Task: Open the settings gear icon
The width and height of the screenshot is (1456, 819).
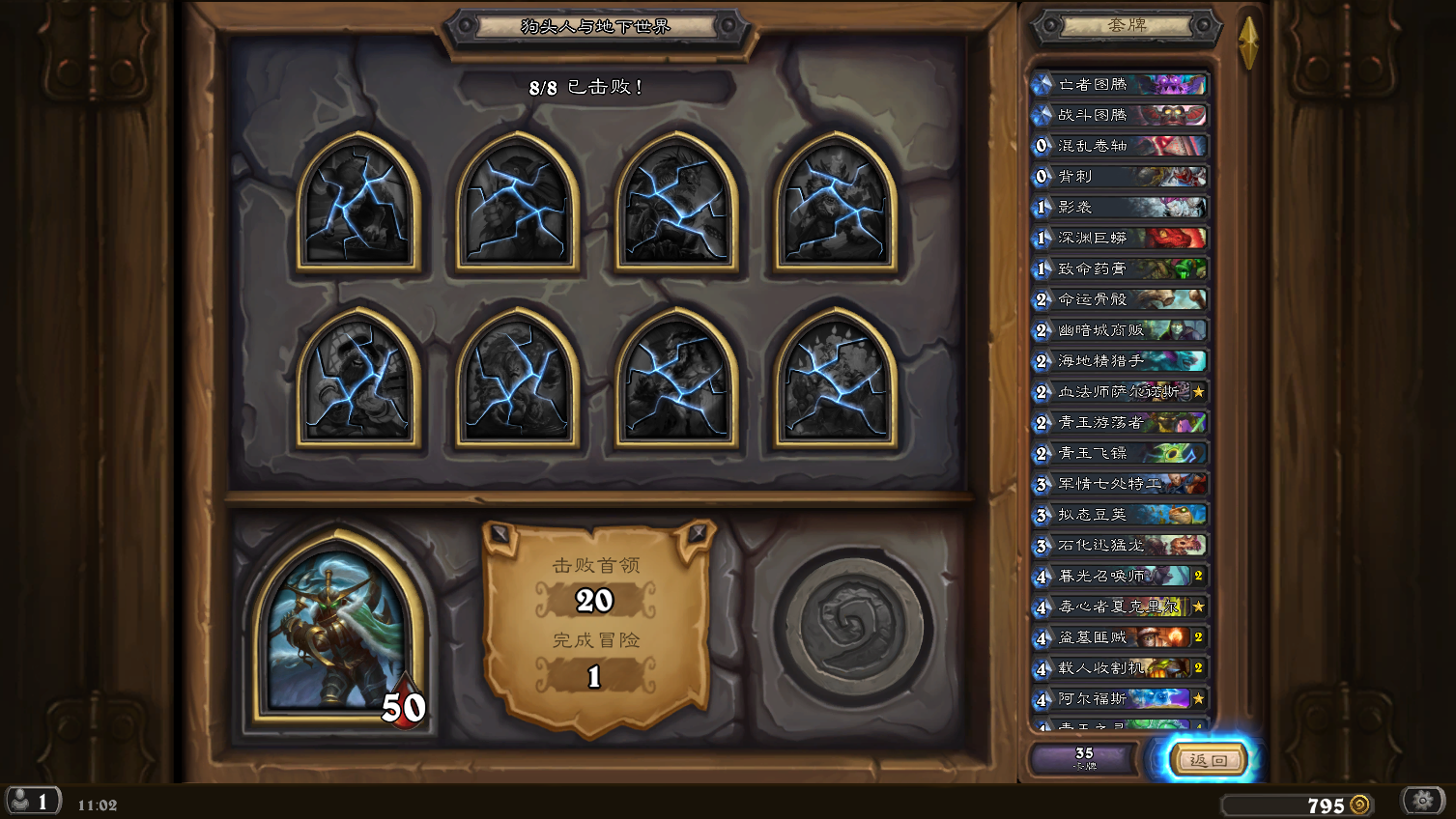Action: pyautogui.click(x=1422, y=801)
